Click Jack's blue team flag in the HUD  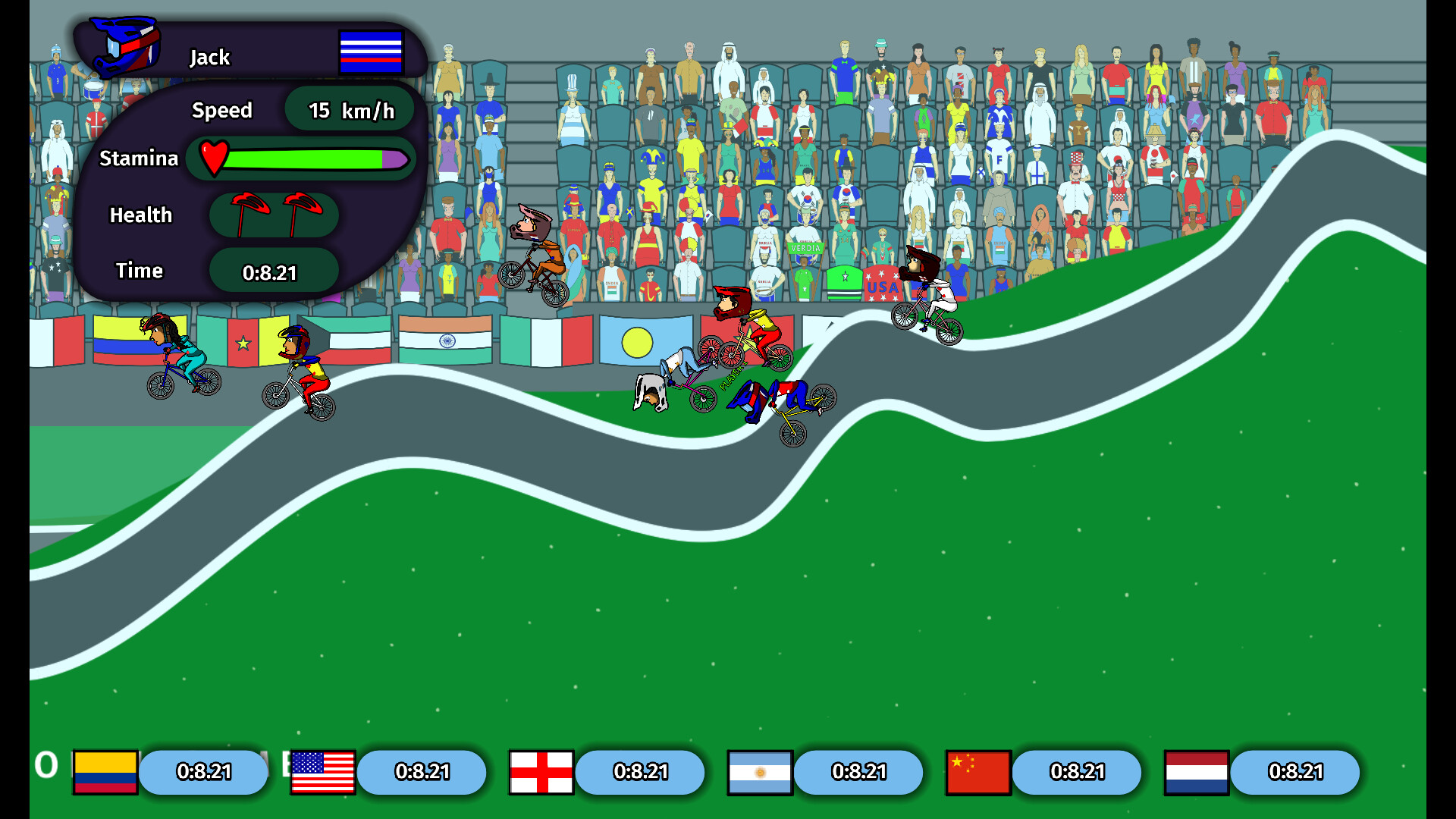(x=371, y=53)
